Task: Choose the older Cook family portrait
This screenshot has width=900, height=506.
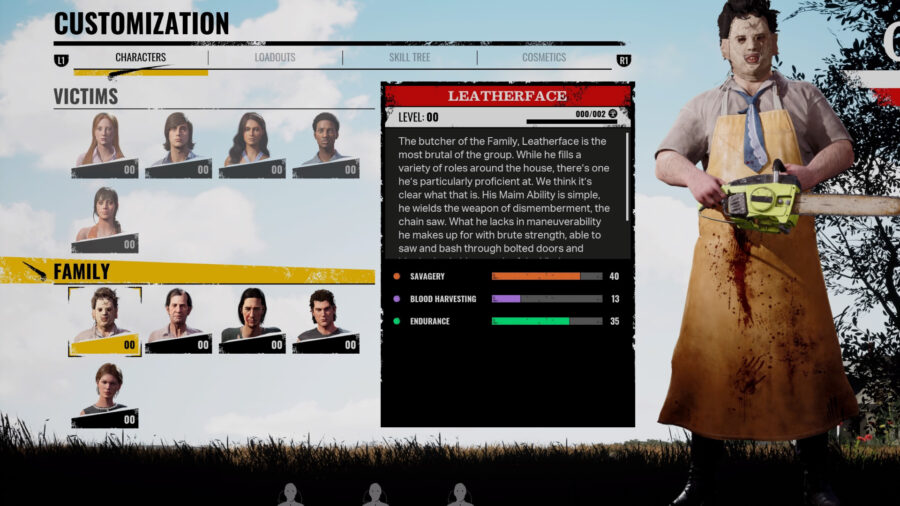Action: [178, 320]
